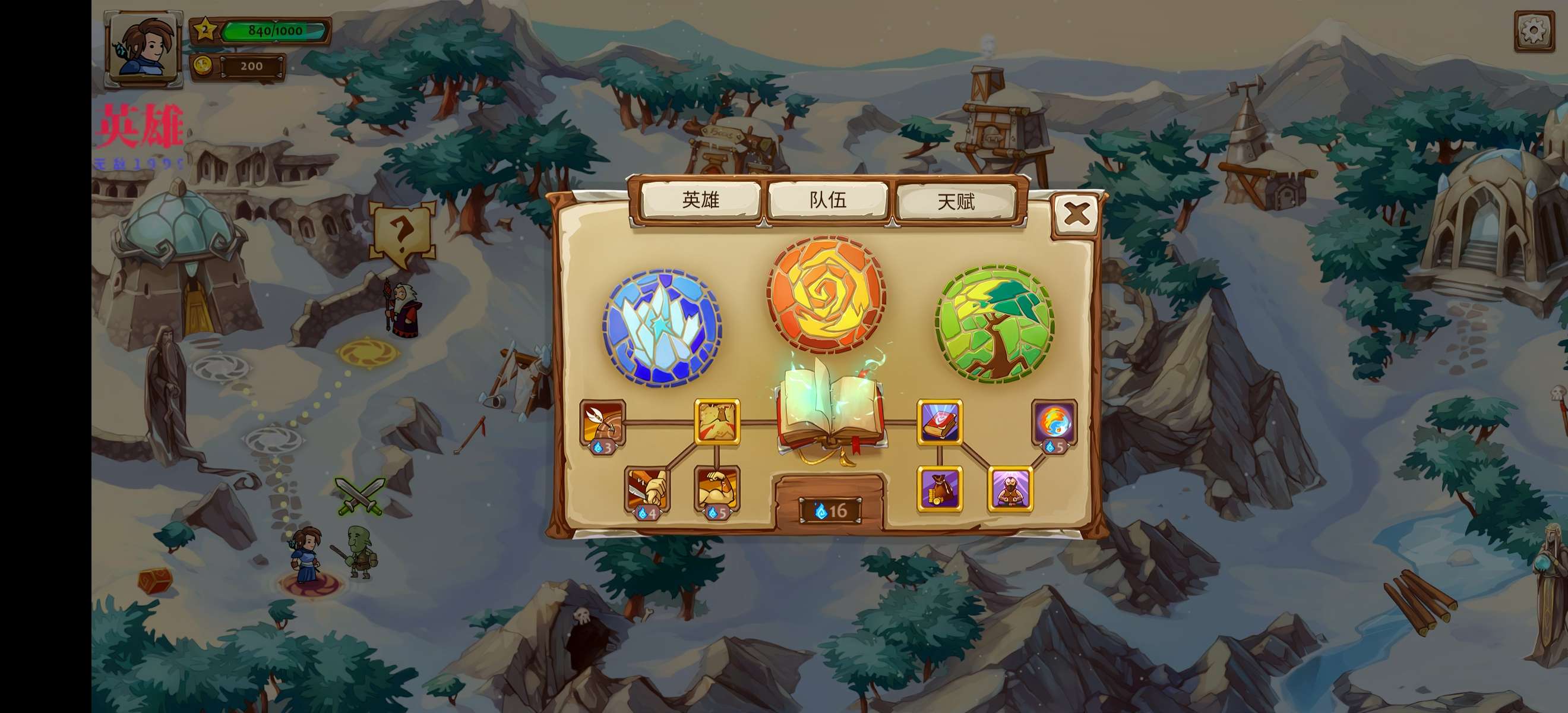Select the gold-framed castle map talent

[x=717, y=421]
